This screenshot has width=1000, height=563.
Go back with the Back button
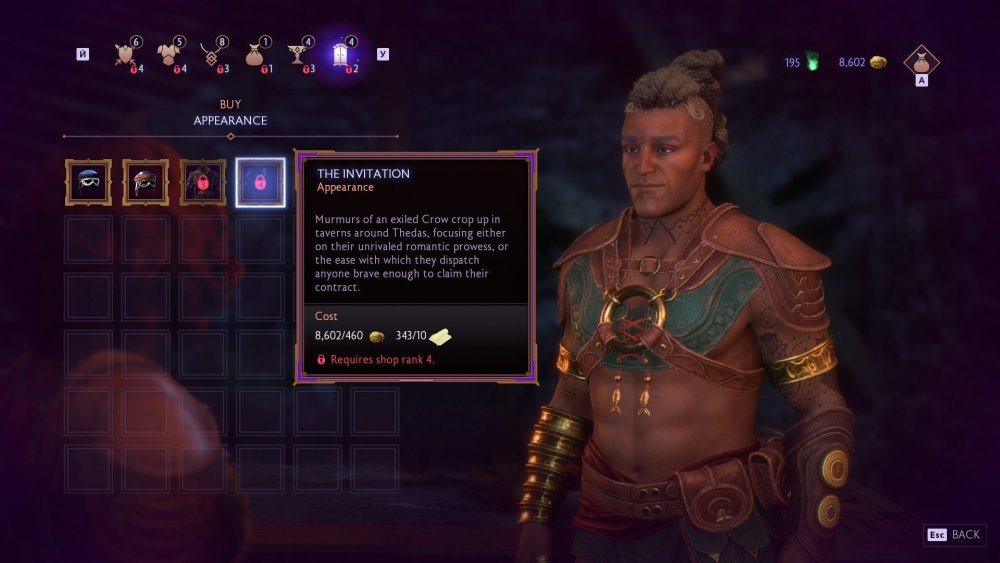[x=954, y=535]
